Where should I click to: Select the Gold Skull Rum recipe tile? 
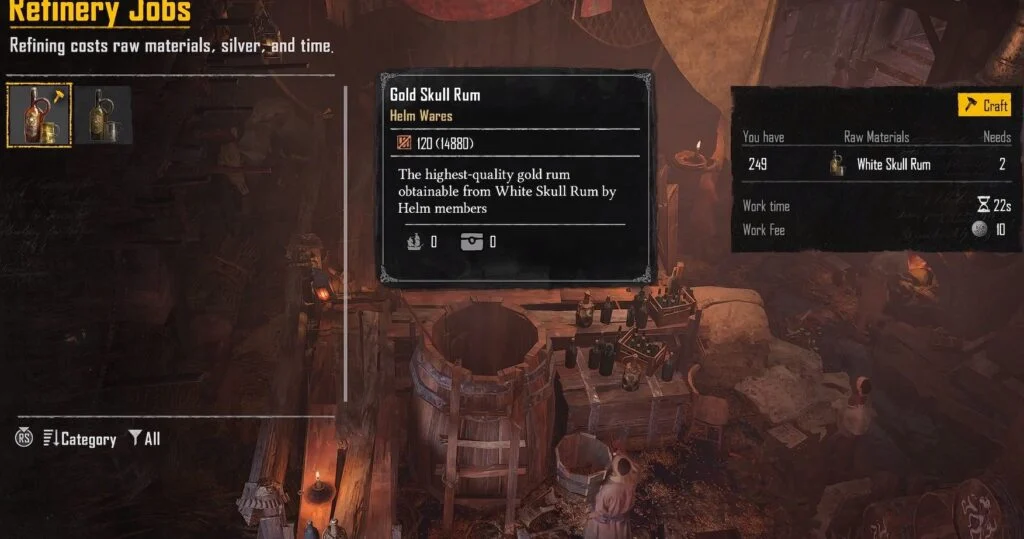39,115
